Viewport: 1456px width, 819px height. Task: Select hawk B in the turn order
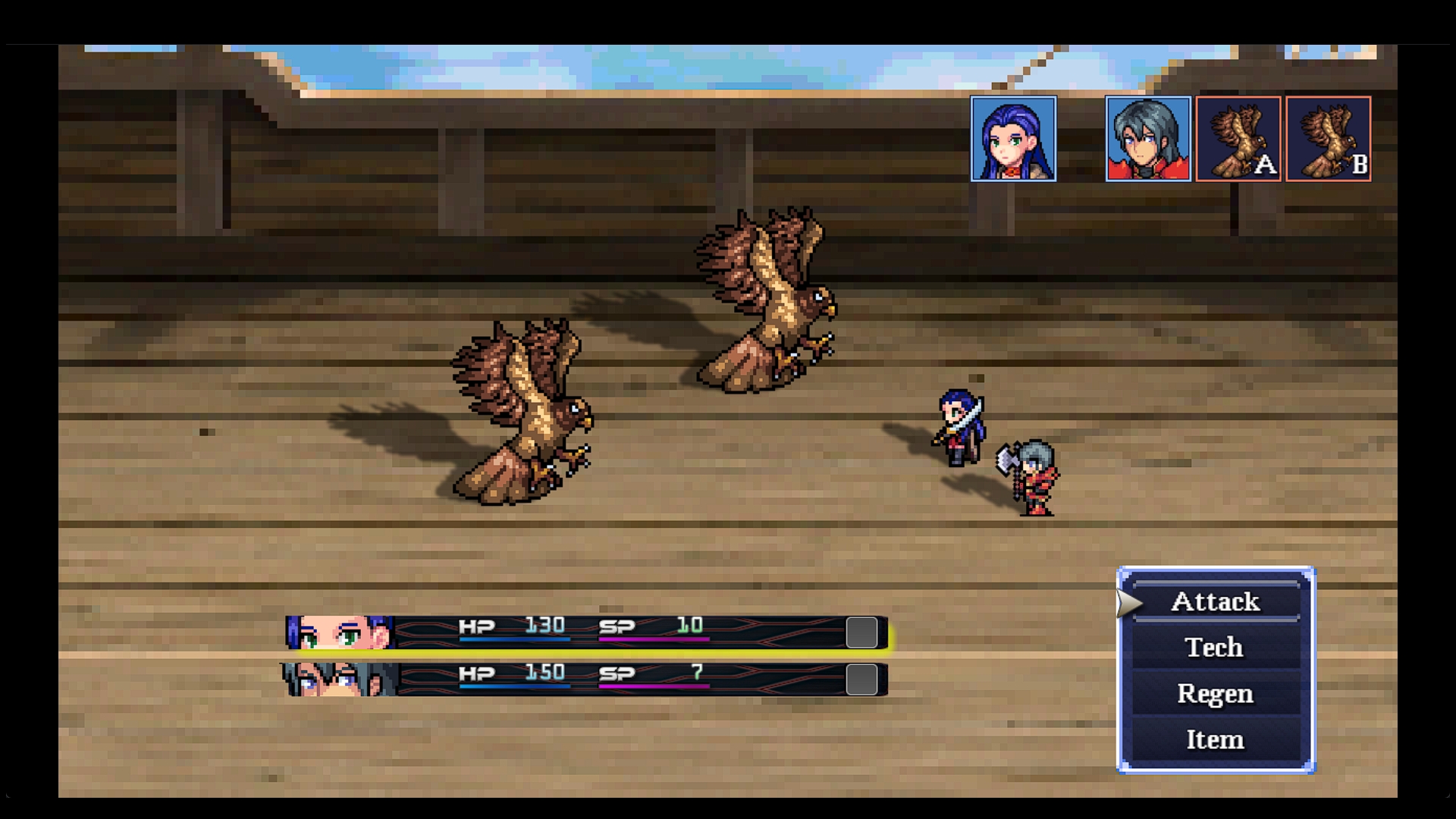(x=1328, y=139)
